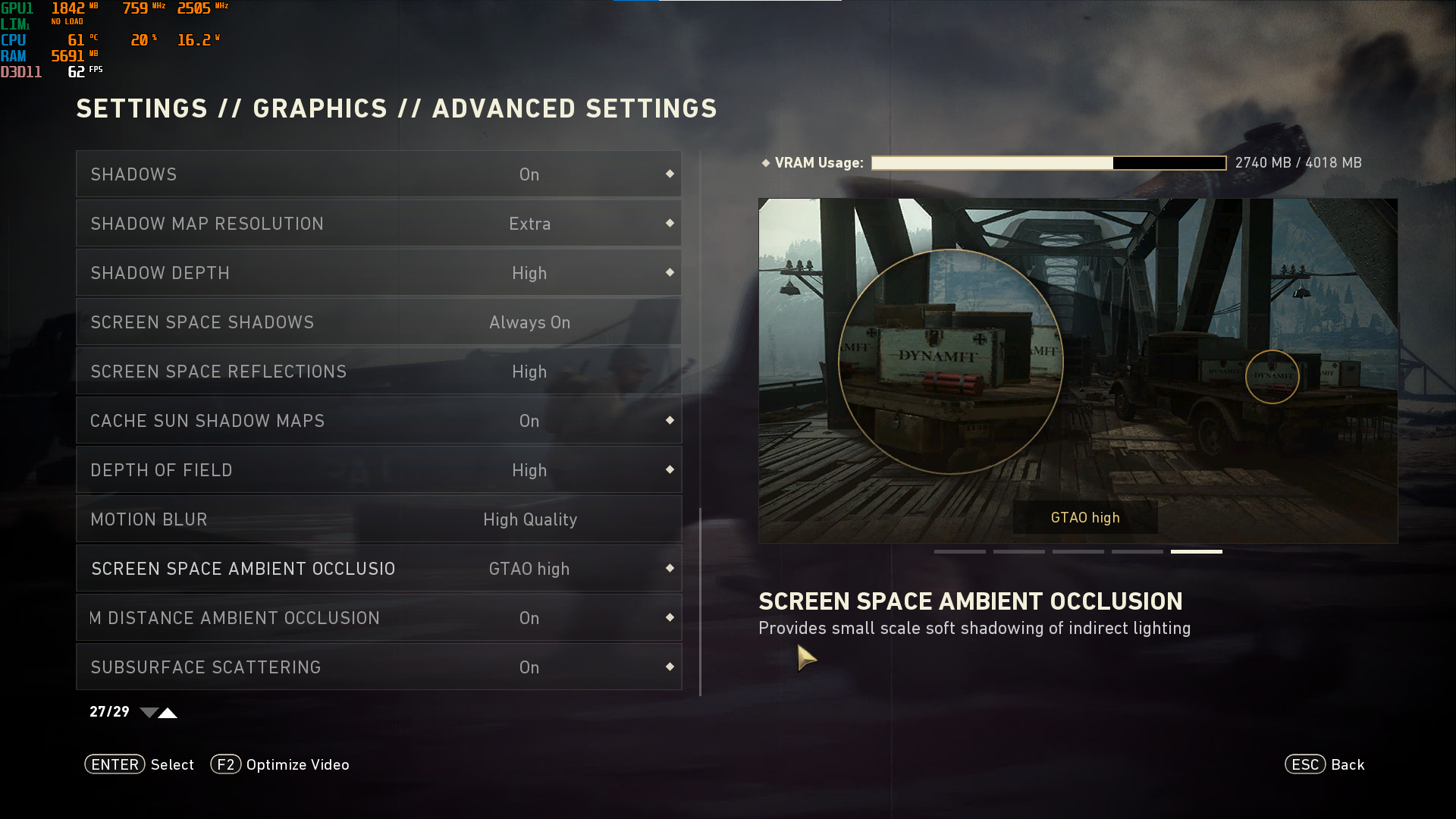1456x819 pixels.
Task: Click the list scroll up arrow
Action: (168, 713)
